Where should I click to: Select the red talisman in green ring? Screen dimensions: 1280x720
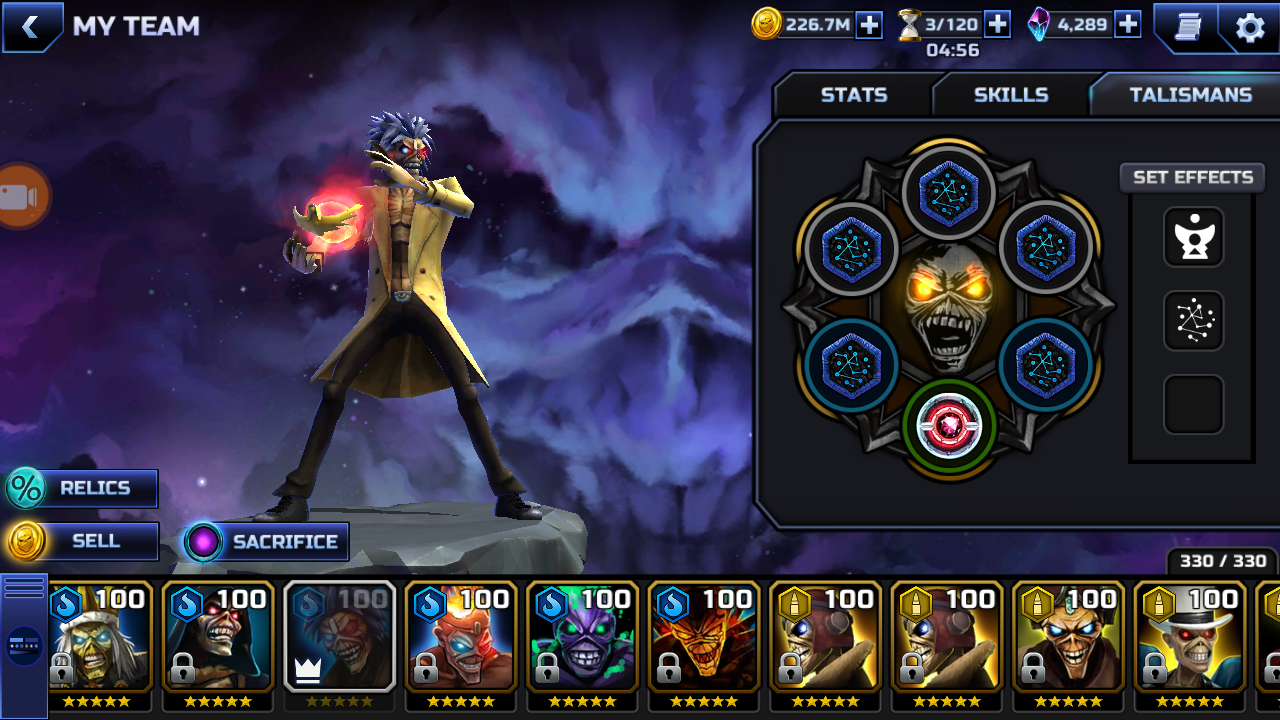949,425
